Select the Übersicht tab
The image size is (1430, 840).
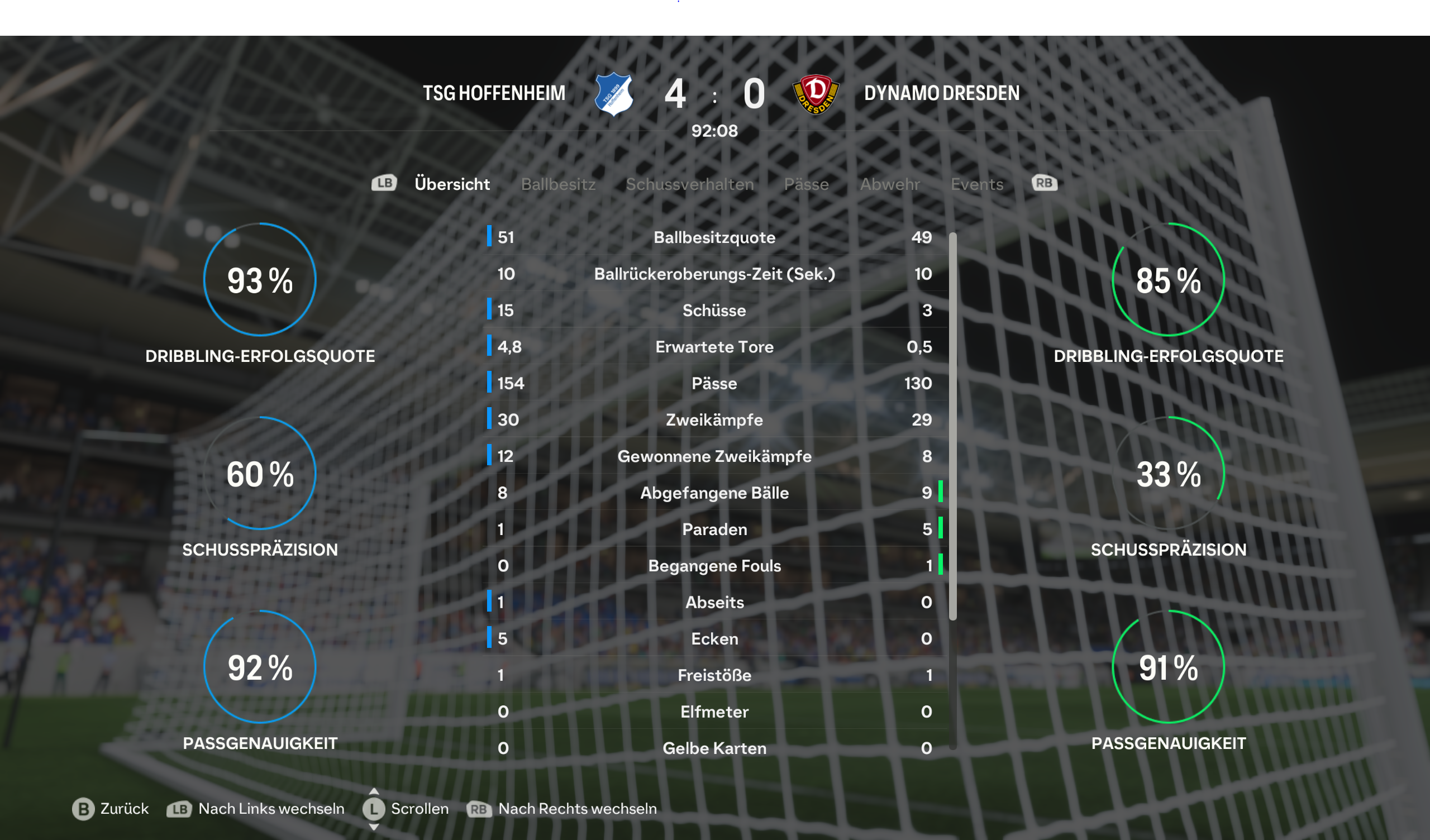pos(452,184)
